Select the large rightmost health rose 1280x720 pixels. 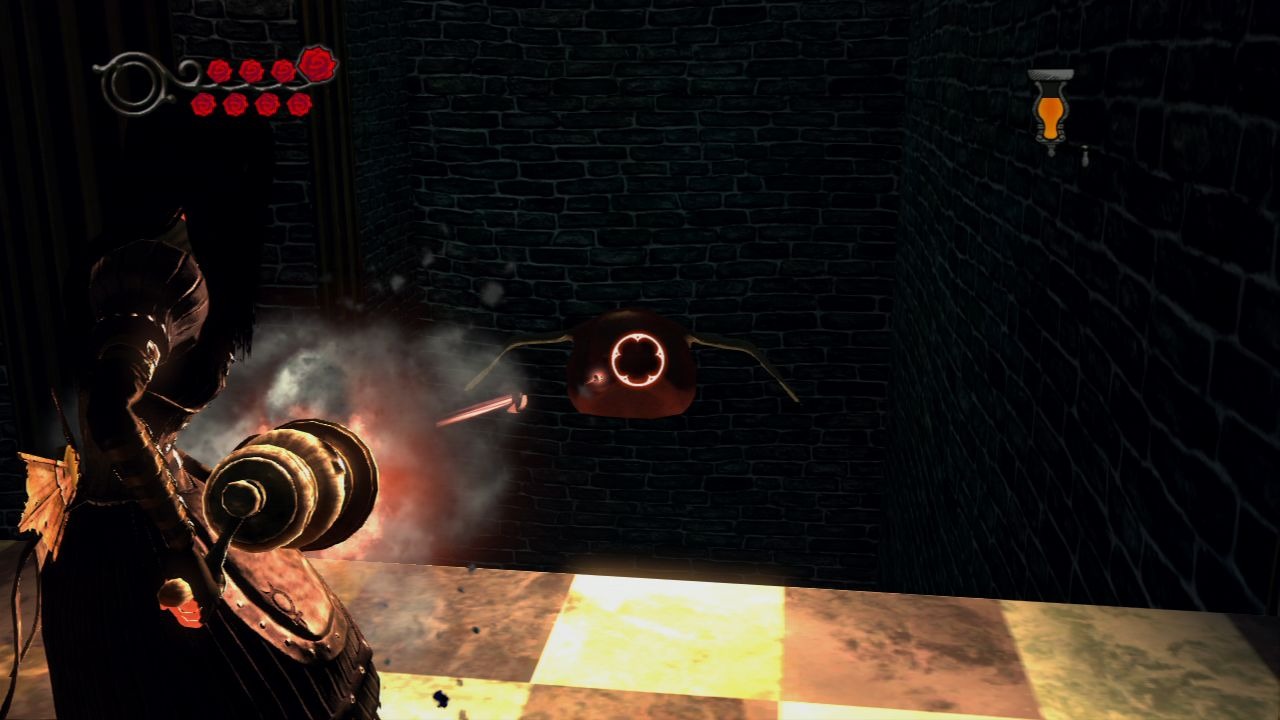coord(315,63)
